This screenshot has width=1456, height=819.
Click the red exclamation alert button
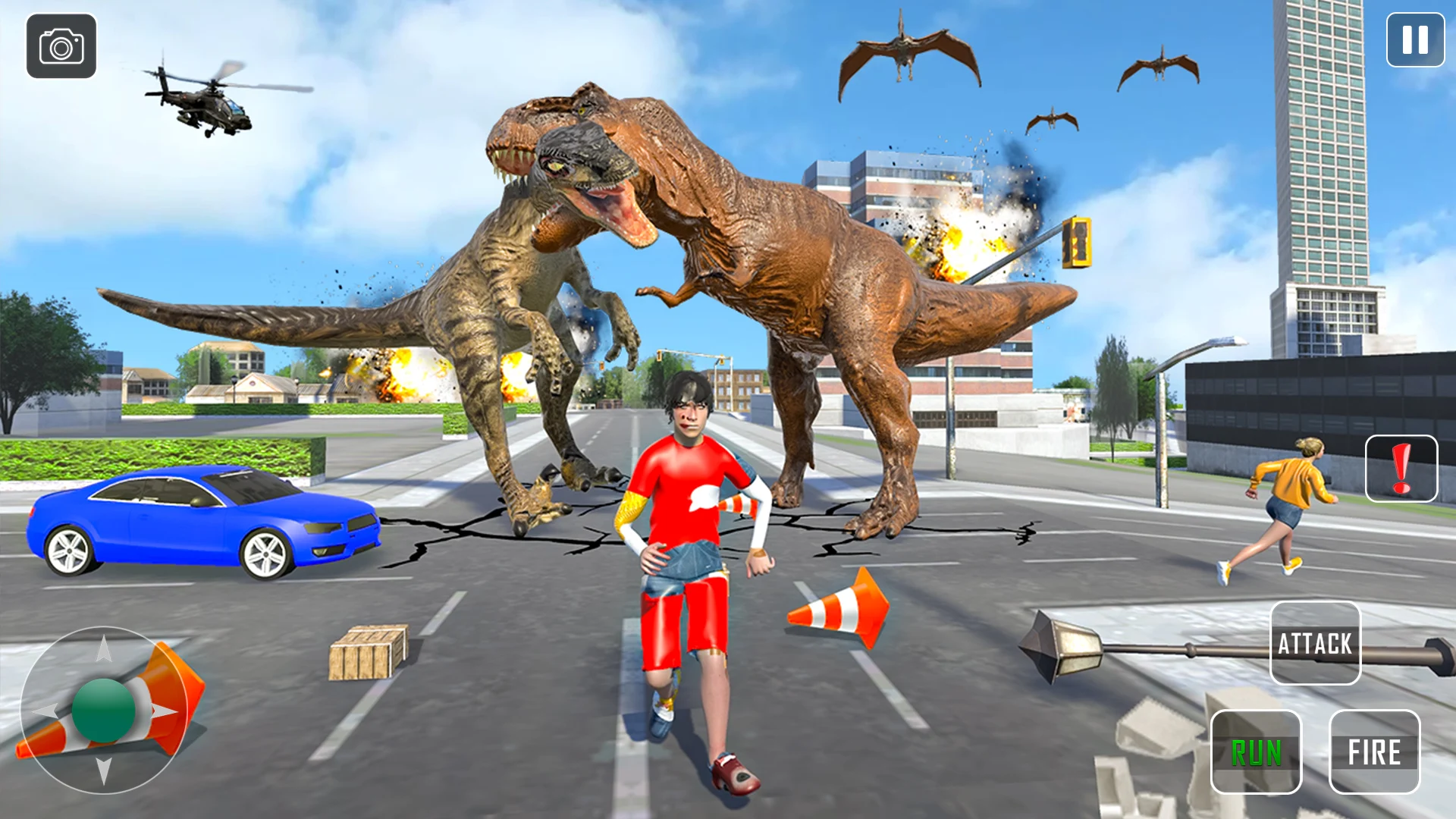tap(1401, 469)
